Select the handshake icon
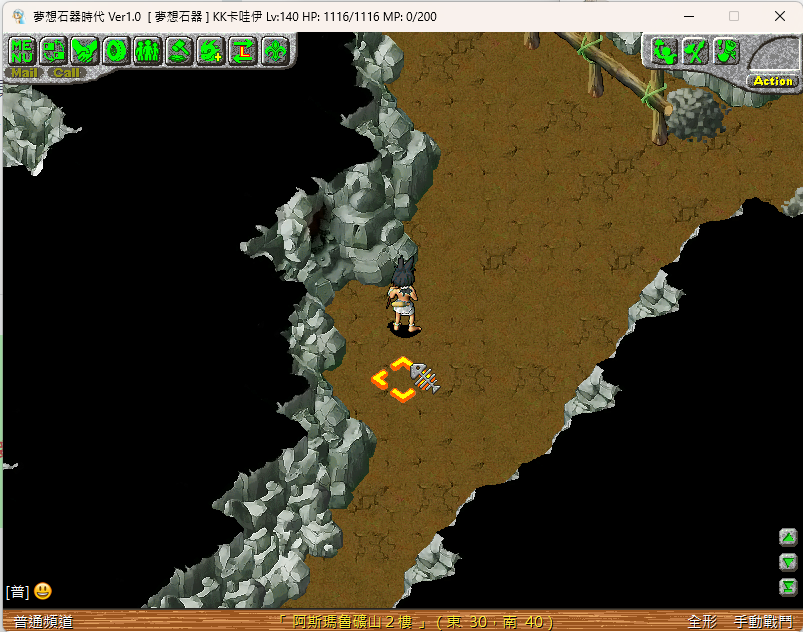 point(85,50)
